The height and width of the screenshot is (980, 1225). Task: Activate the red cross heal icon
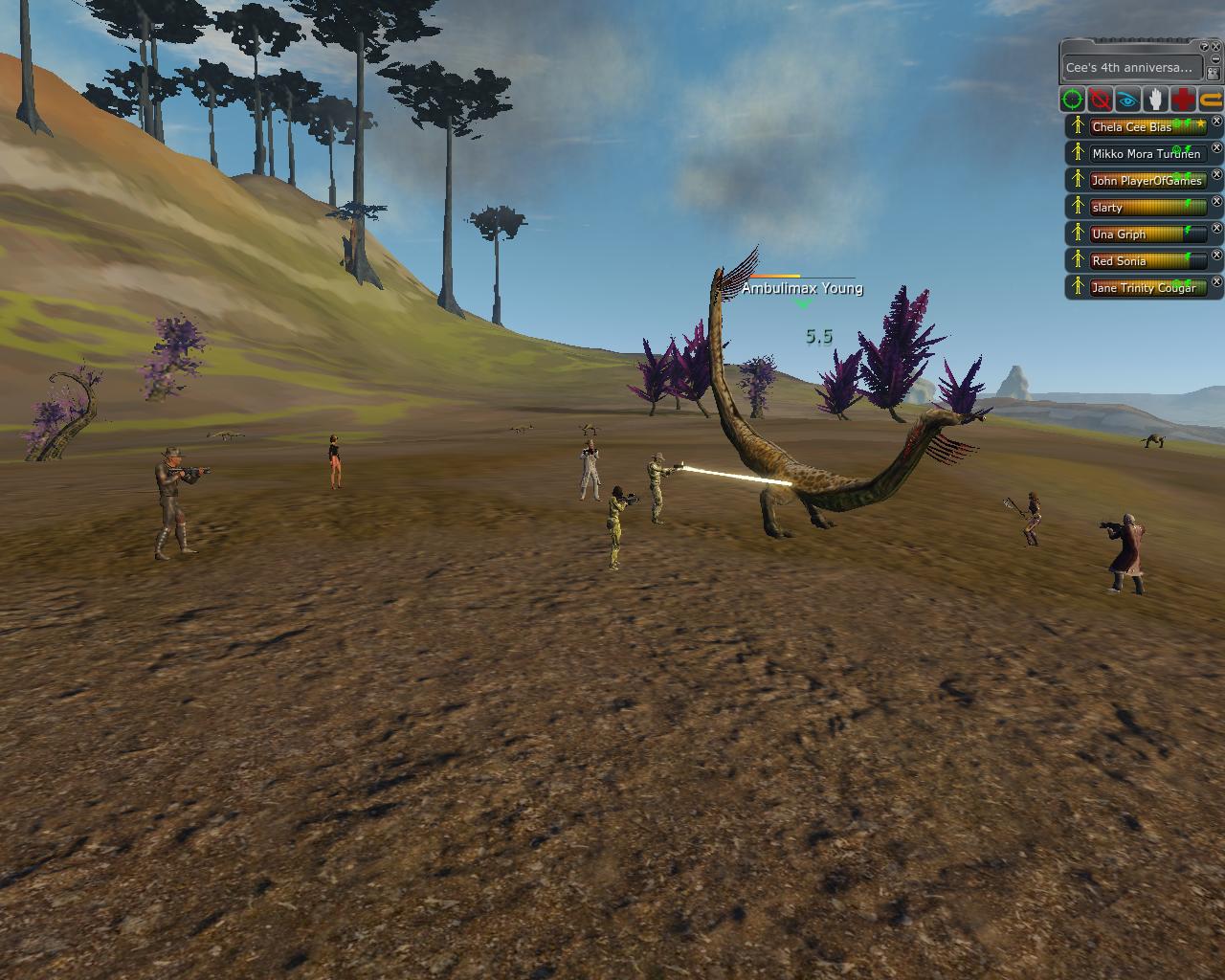click(1184, 100)
